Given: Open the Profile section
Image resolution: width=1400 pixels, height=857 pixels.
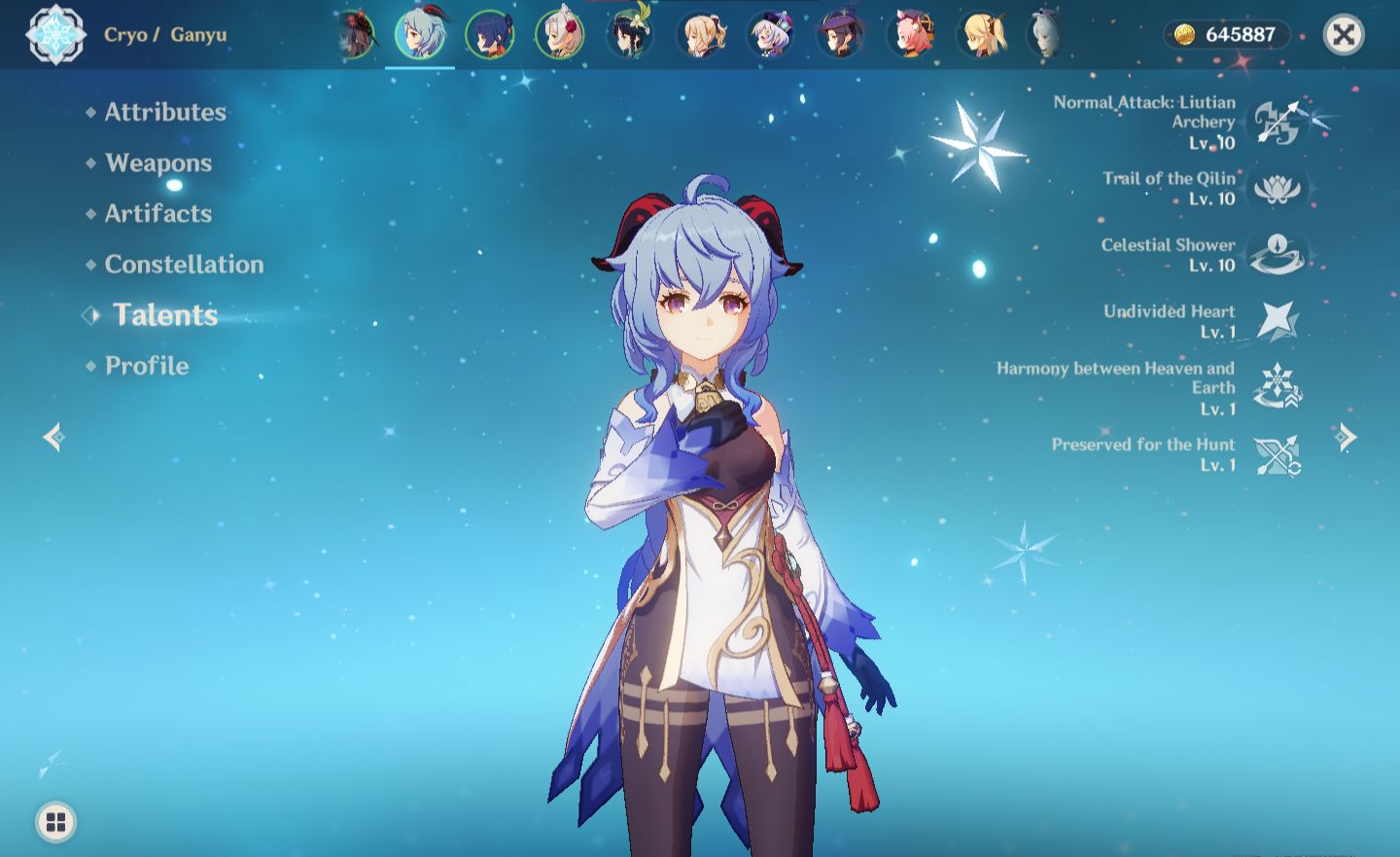Looking at the screenshot, I should pos(147,366).
